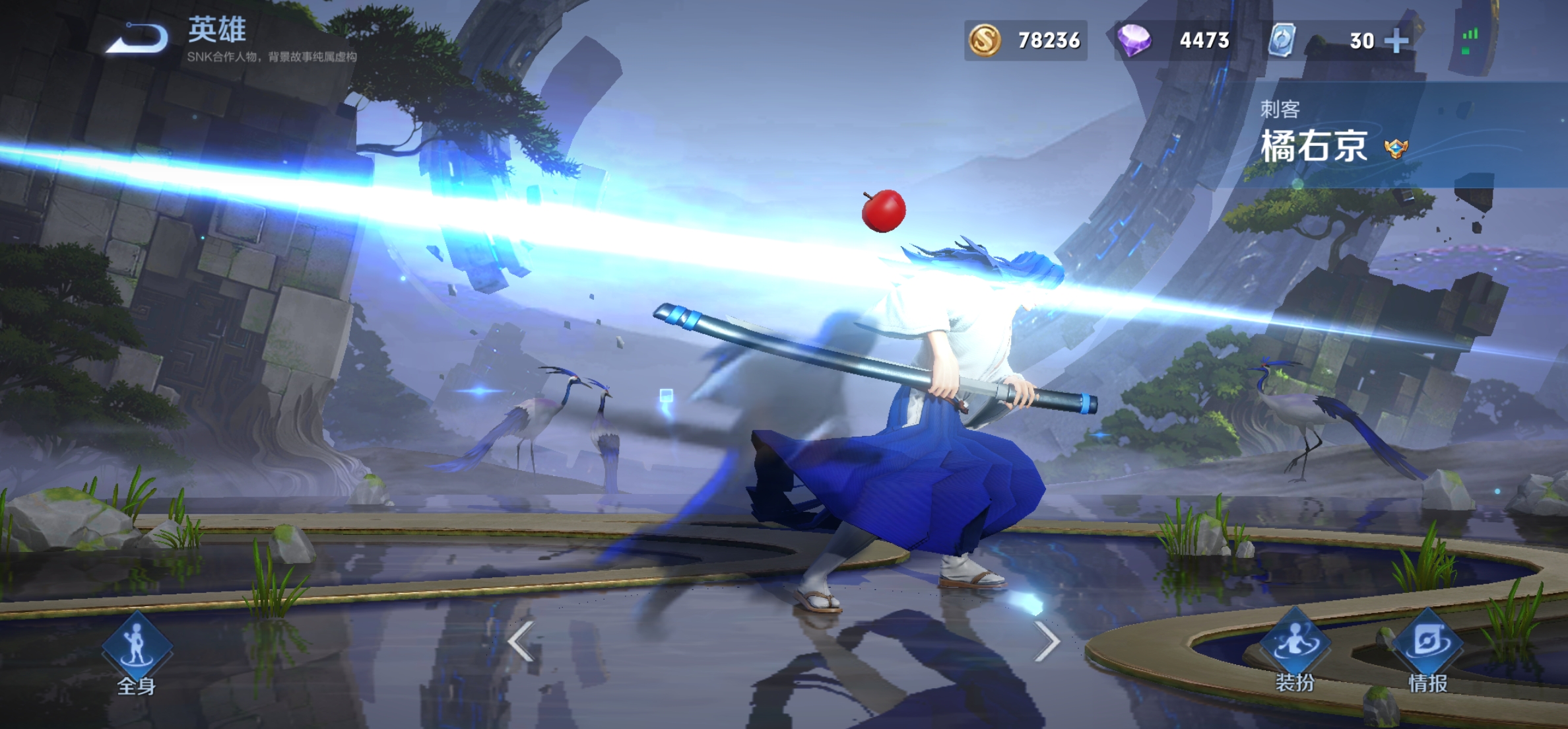Tap the purple diamond currency icon
Screen dimensions: 1568x729
point(1134,40)
